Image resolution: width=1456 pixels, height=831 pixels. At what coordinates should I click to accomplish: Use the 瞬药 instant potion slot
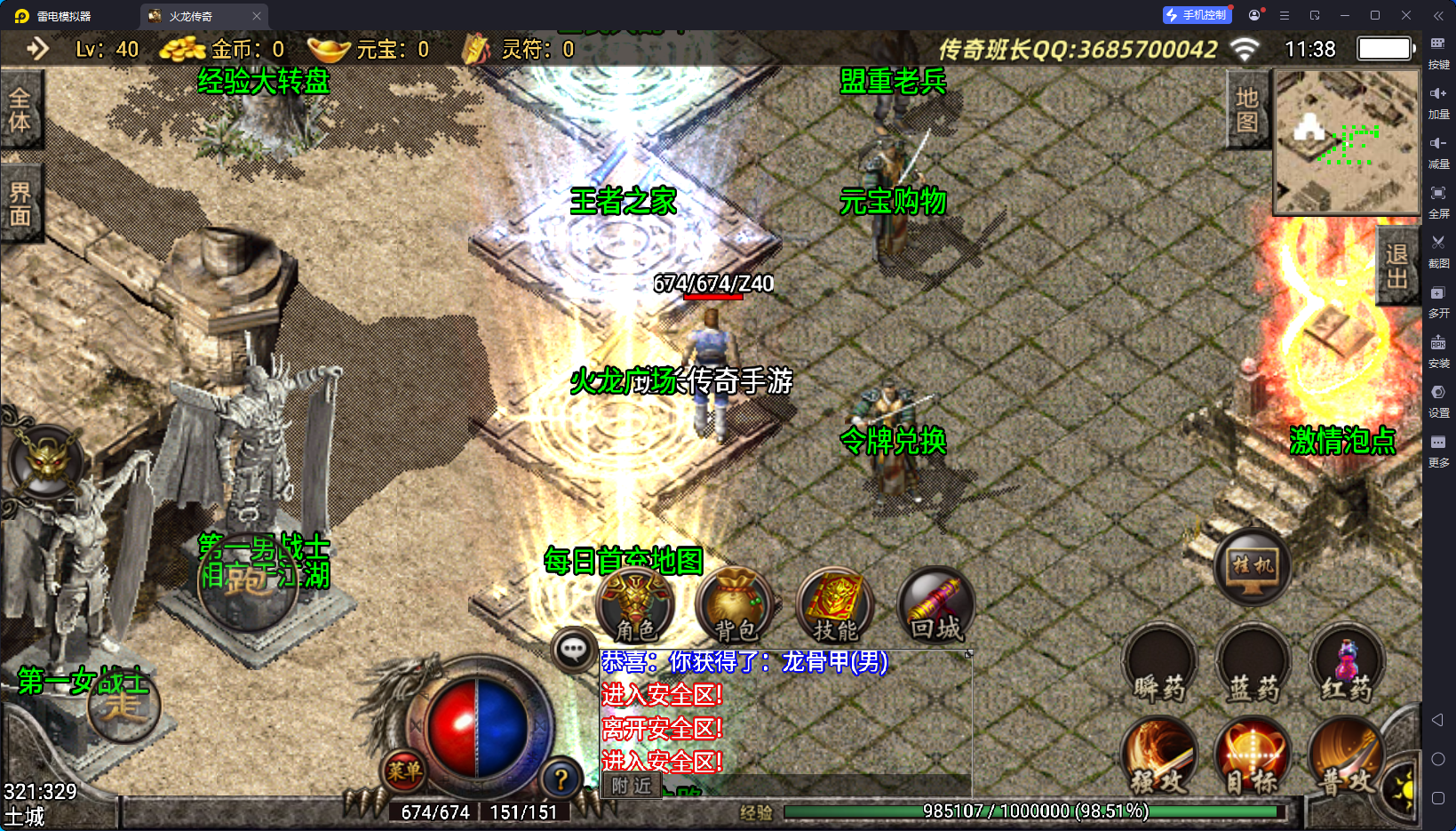click(x=1159, y=665)
